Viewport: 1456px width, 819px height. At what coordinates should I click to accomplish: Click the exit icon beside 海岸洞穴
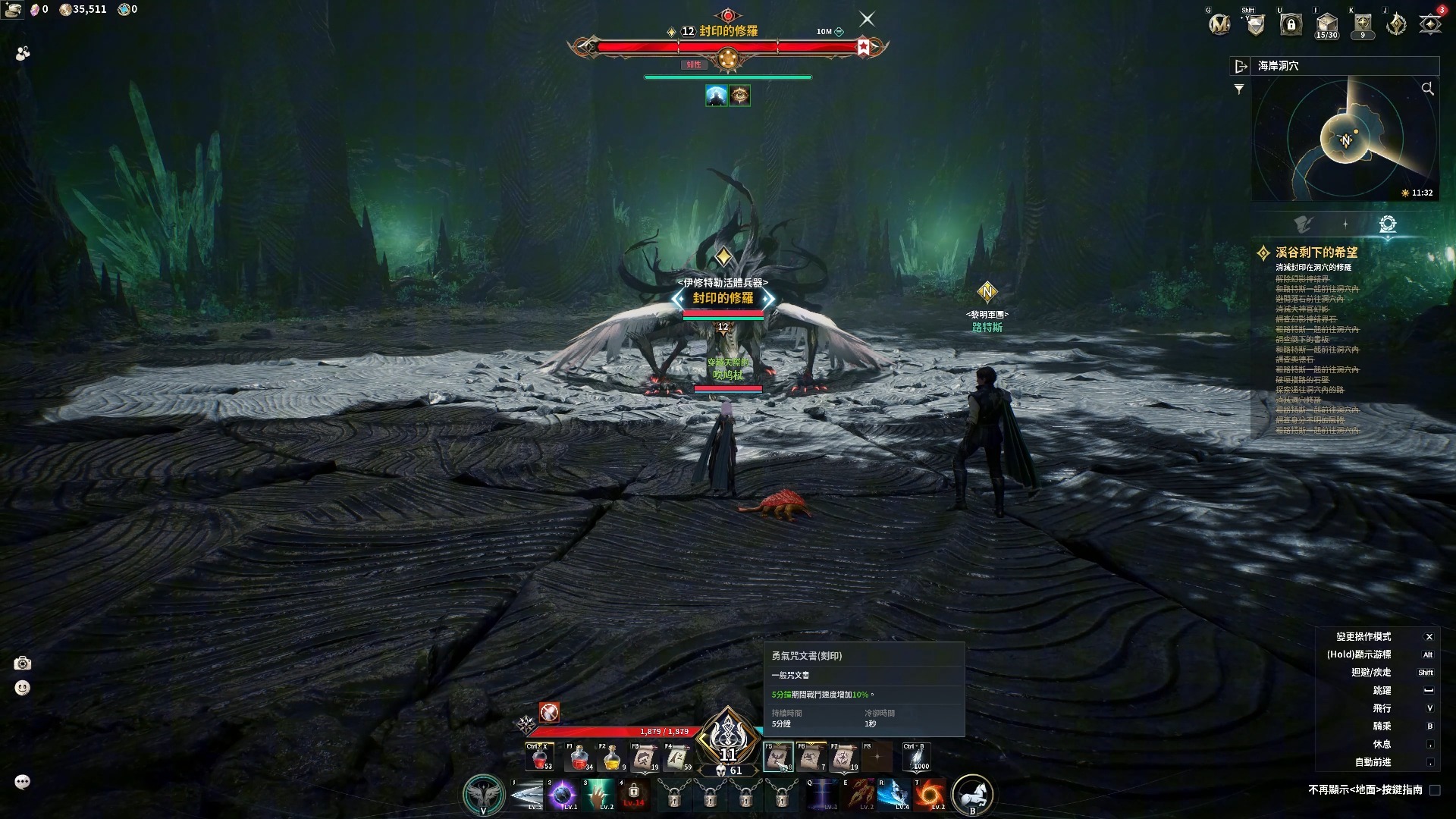pos(1241,66)
